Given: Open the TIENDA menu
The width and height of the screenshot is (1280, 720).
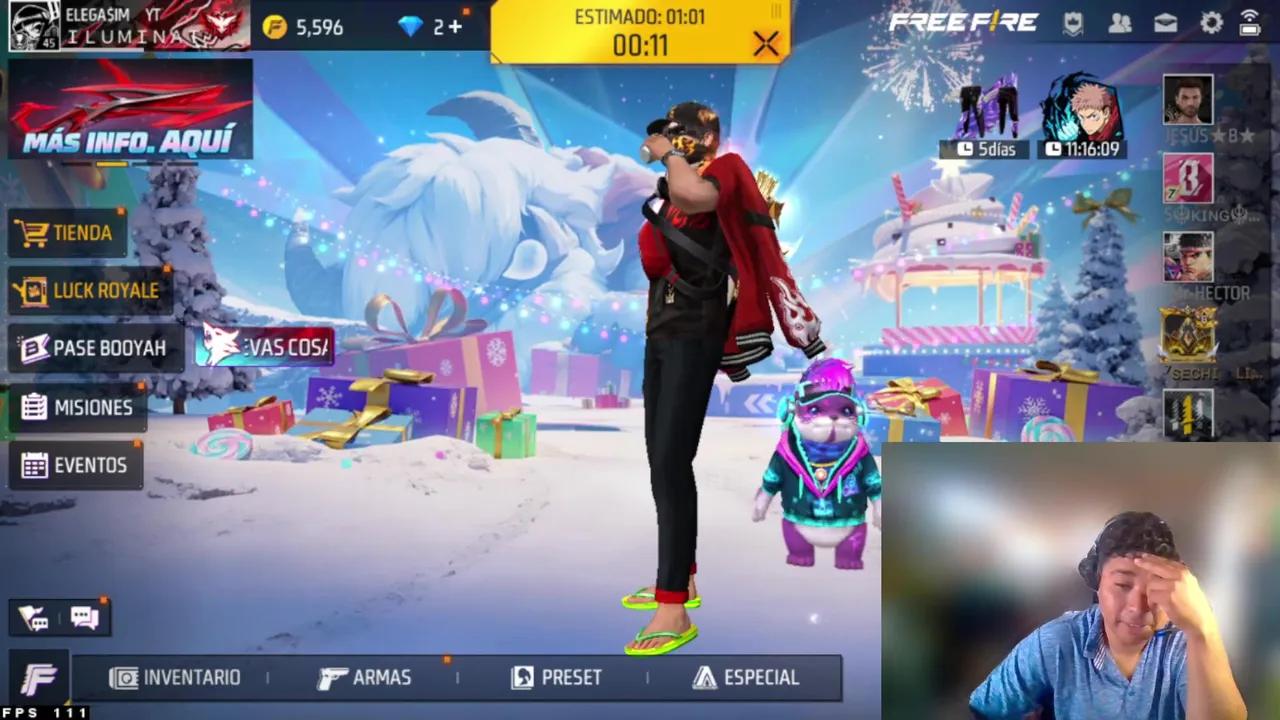Looking at the screenshot, I should 68,233.
